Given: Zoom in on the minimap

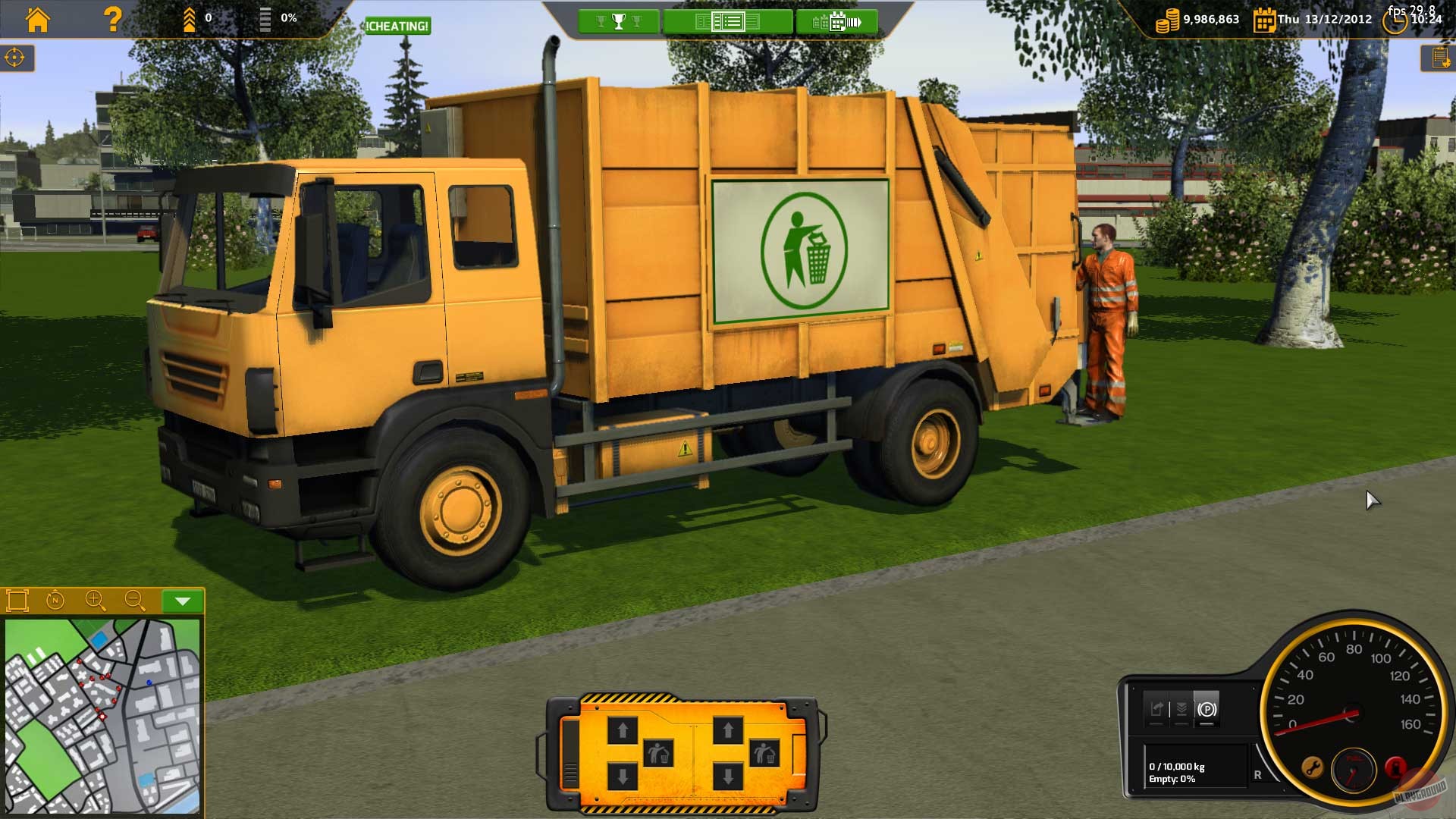Looking at the screenshot, I should pyautogui.click(x=94, y=601).
